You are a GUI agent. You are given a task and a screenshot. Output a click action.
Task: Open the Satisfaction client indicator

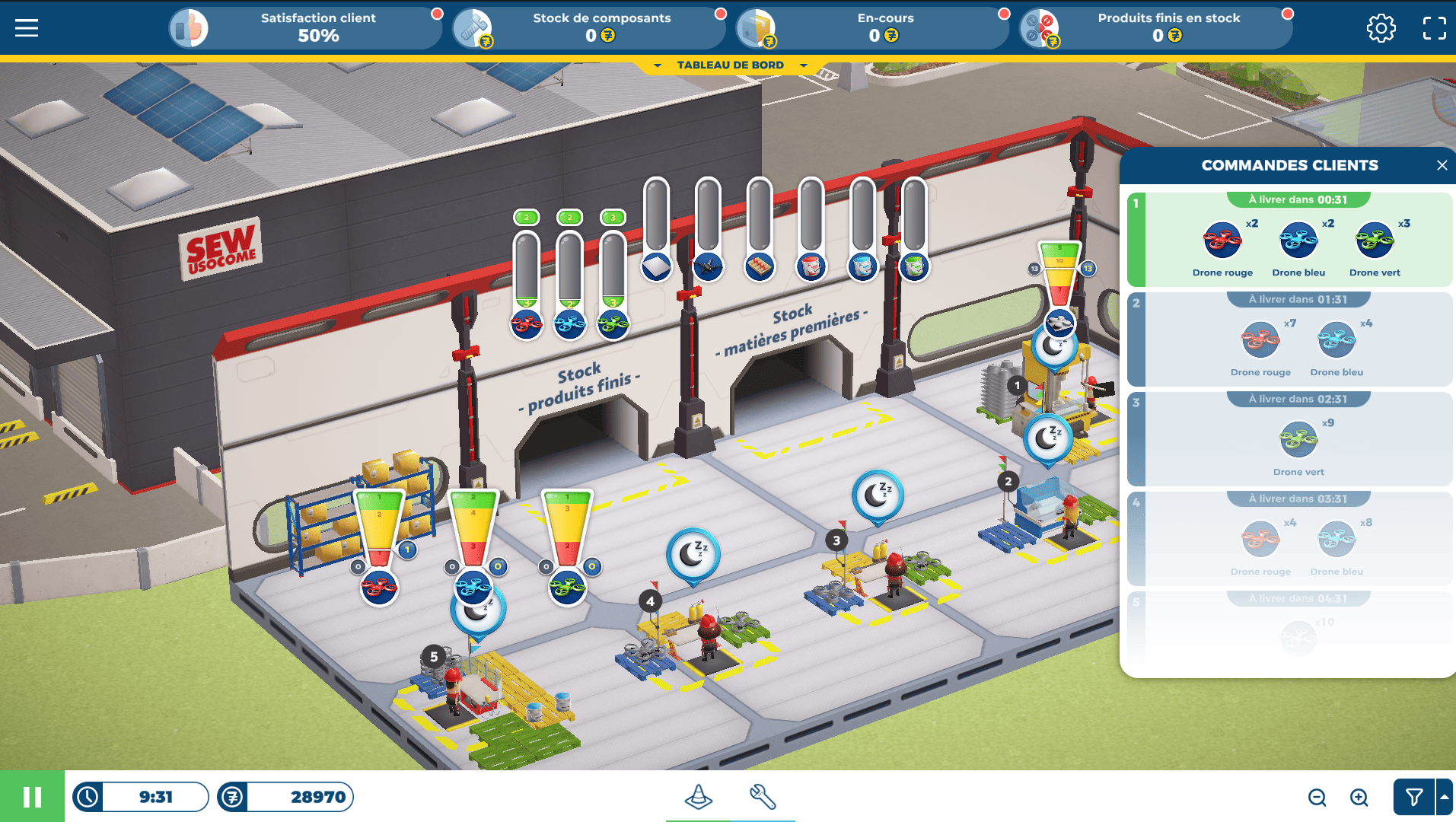point(304,28)
